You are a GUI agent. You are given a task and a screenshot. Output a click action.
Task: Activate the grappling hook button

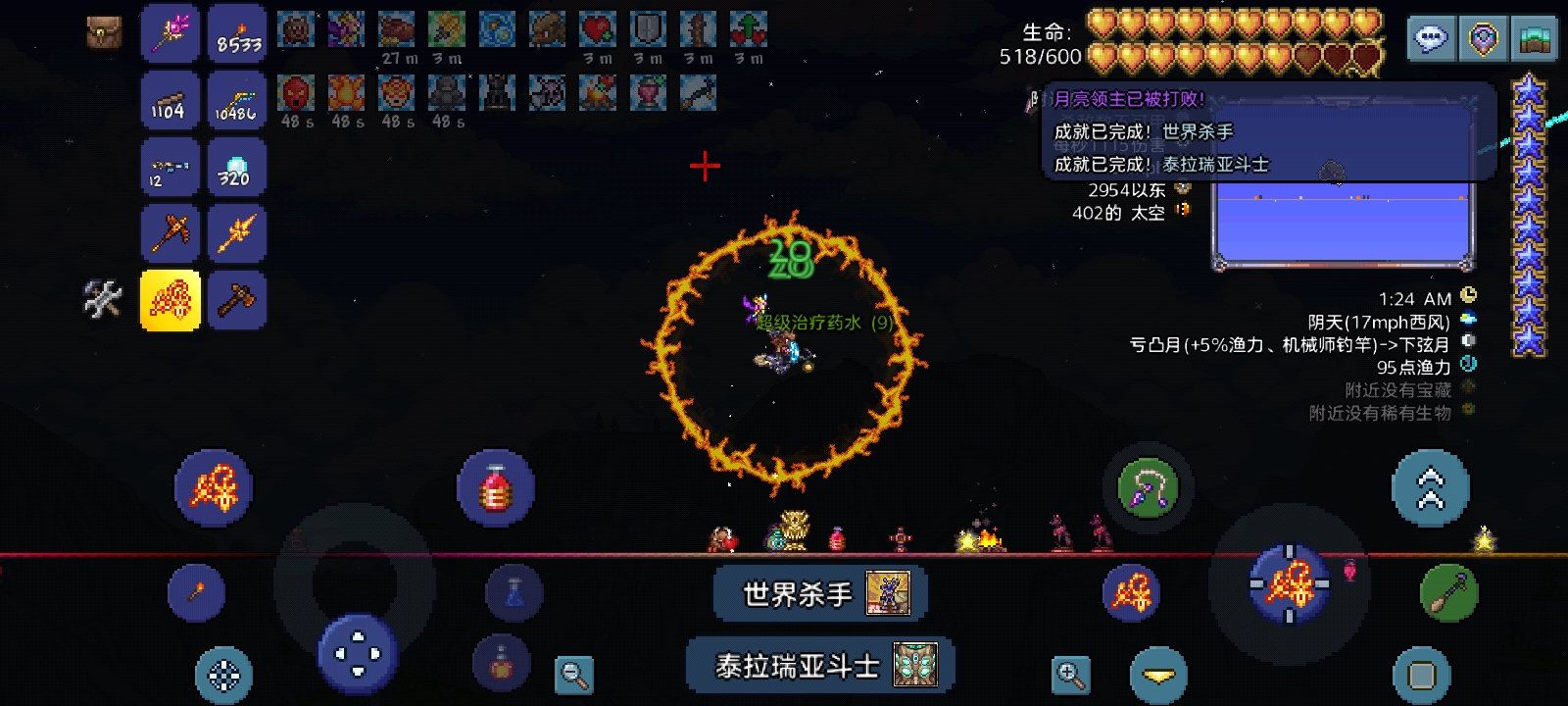[1148, 488]
